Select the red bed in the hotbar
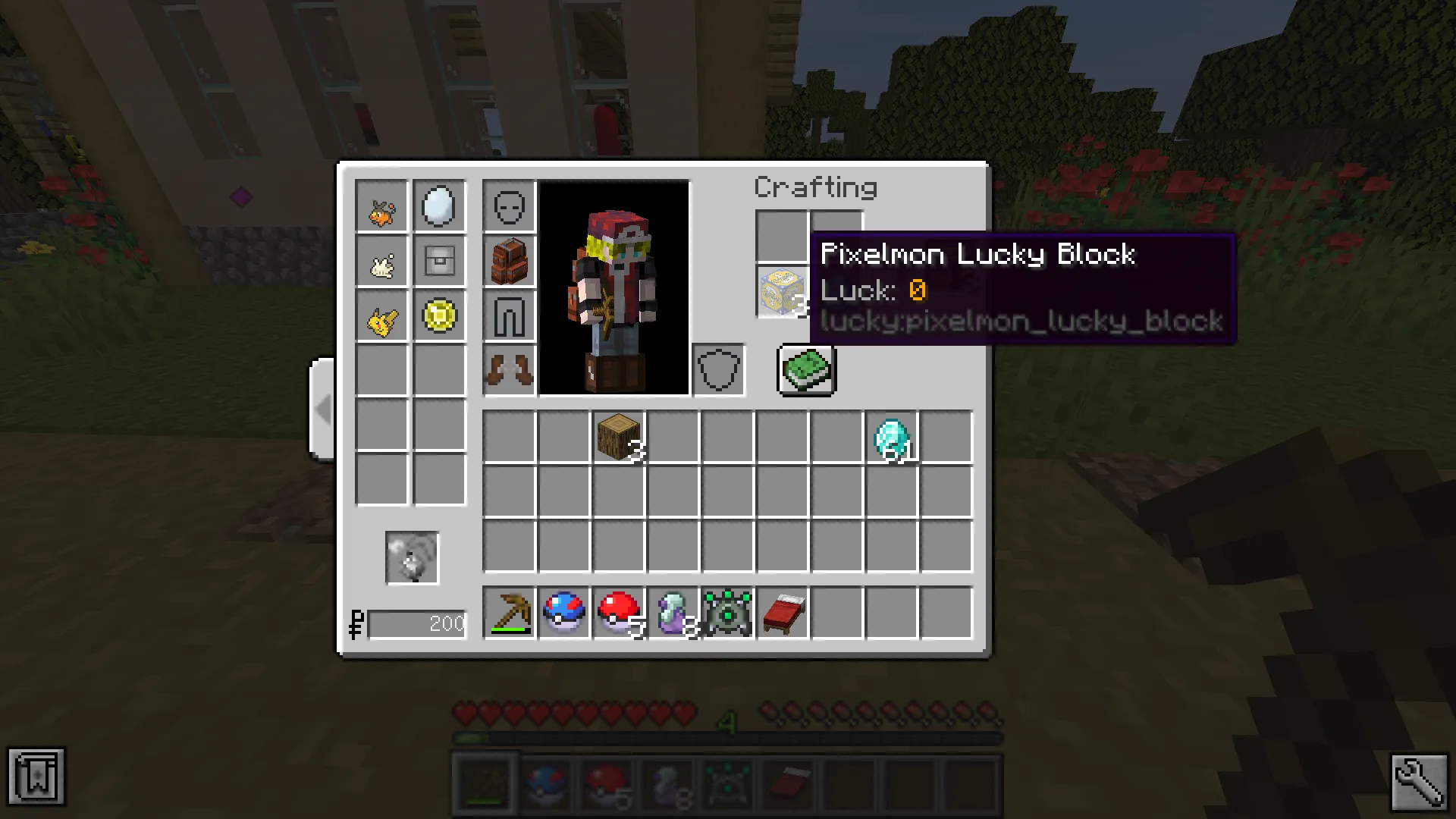The image size is (1456, 819). point(782,613)
